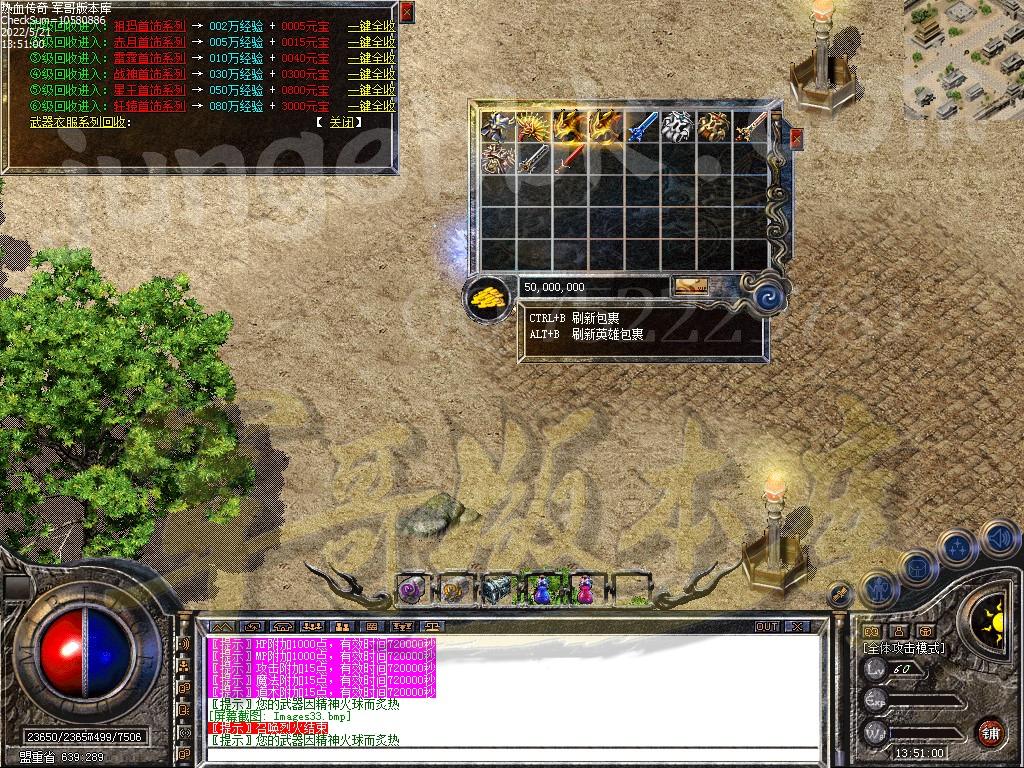Select the blue sword in the bag

[x=642, y=126]
